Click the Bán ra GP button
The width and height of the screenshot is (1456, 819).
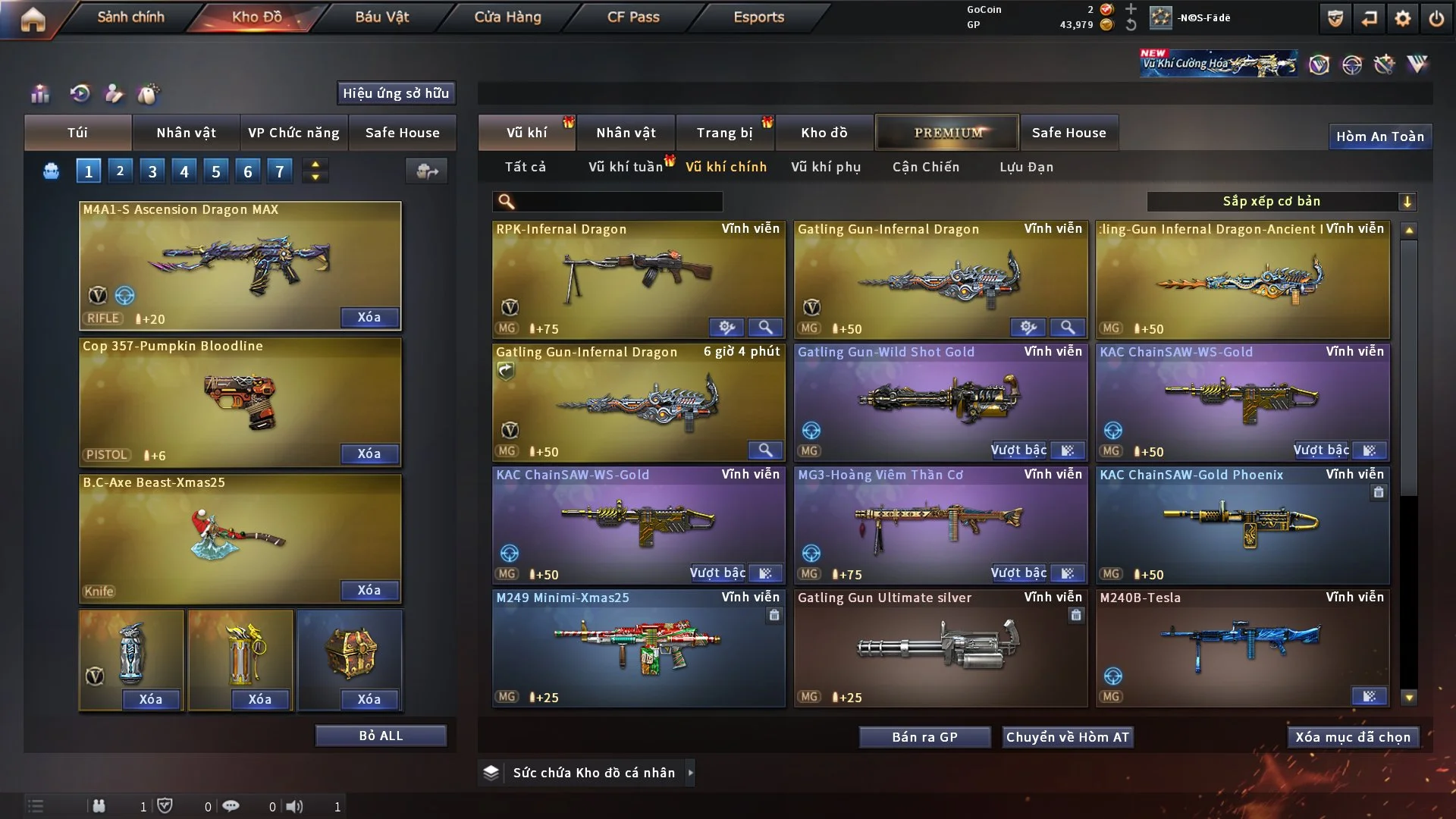point(924,737)
